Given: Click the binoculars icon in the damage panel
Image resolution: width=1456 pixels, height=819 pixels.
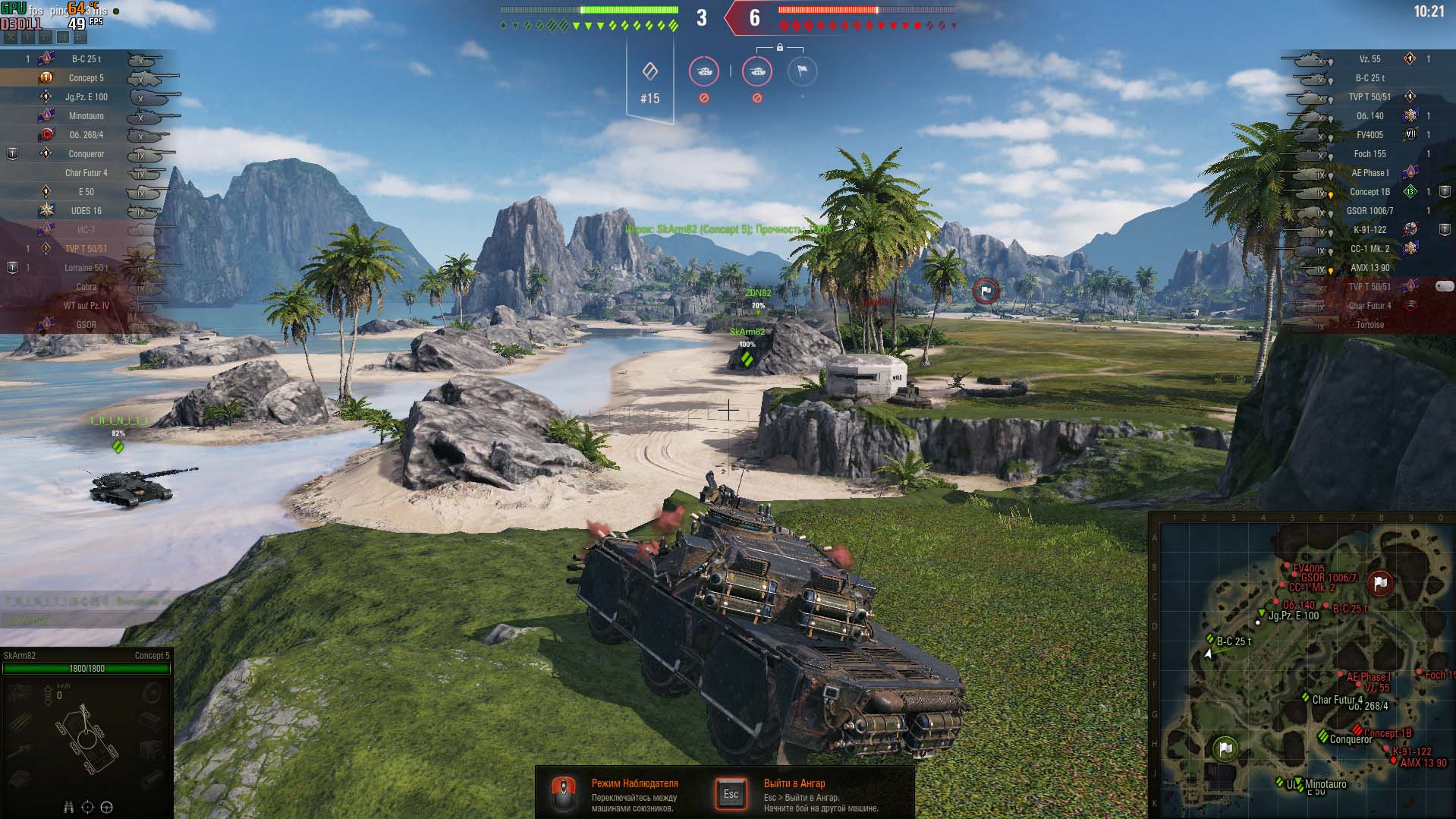Looking at the screenshot, I should coord(69,808).
